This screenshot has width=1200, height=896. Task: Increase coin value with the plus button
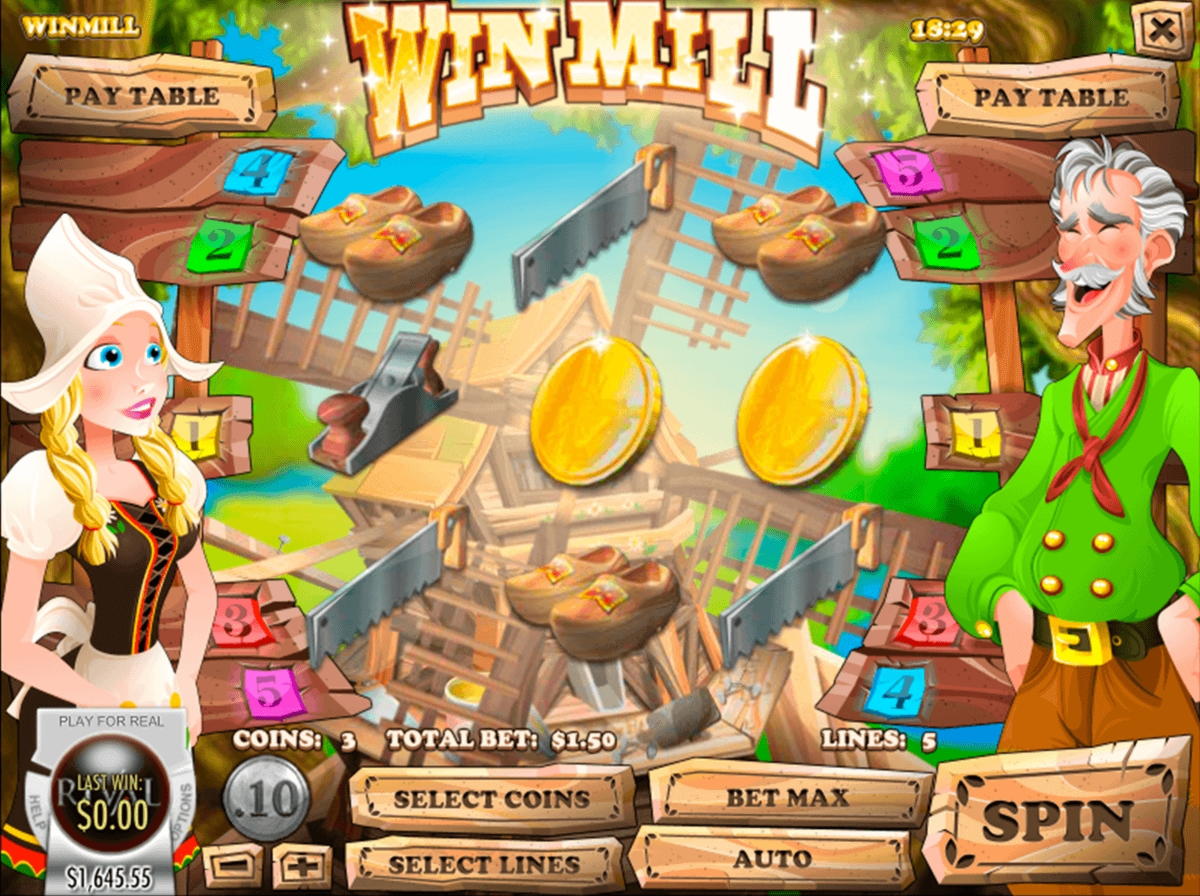301,865
